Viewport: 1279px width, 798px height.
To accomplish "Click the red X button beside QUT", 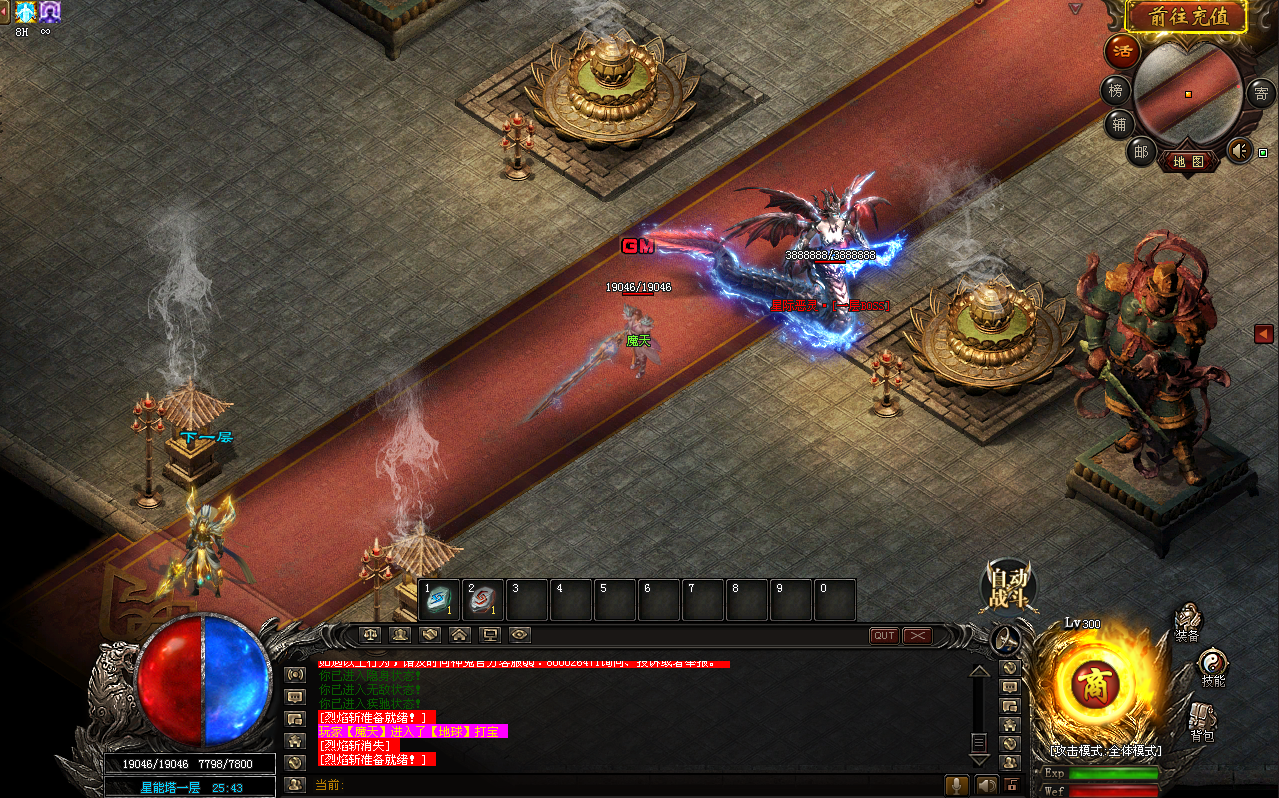I will (x=917, y=636).
